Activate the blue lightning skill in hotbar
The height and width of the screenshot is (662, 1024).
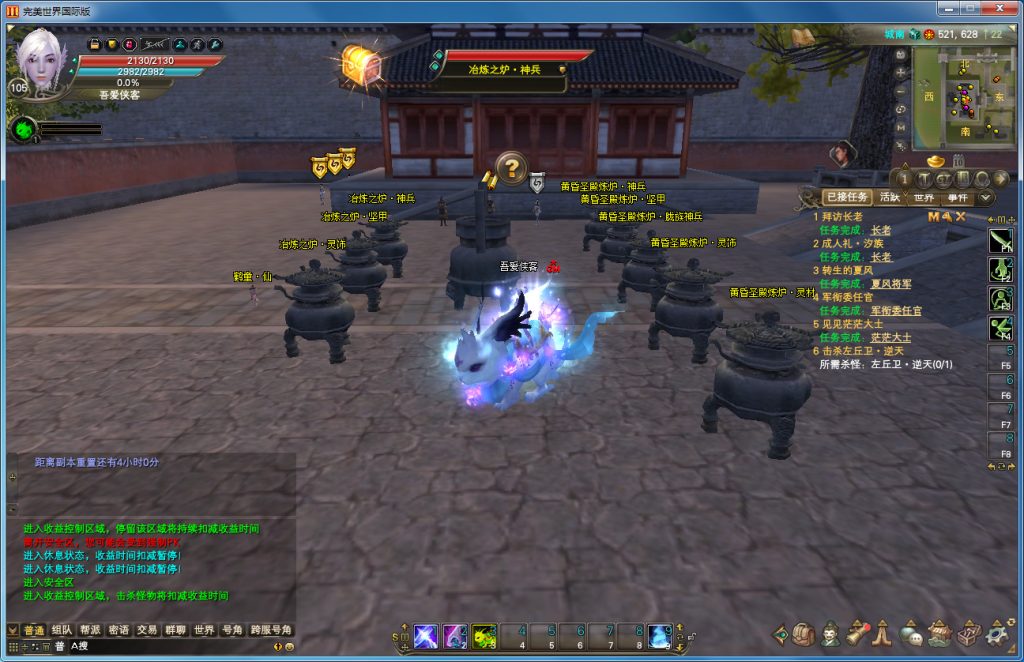point(425,635)
